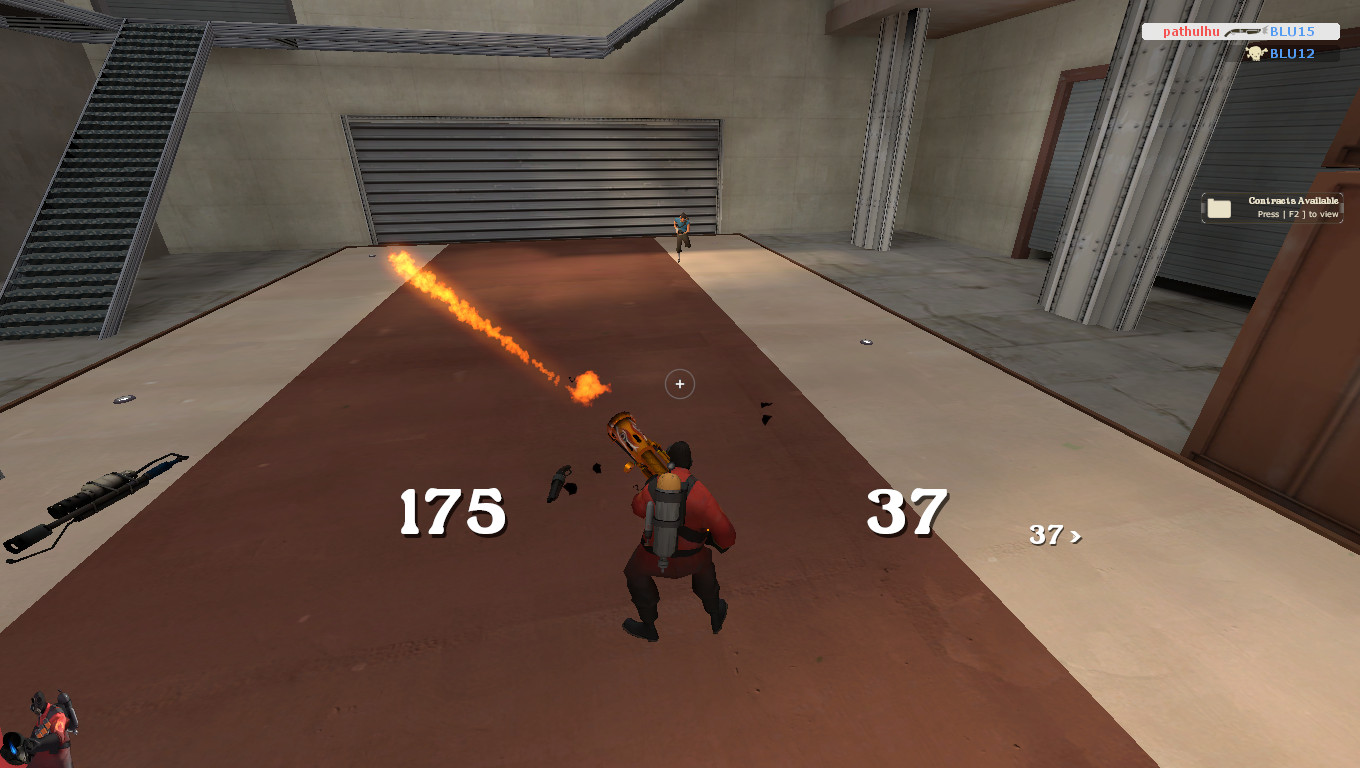
Task: Expand the Contracts Available notification panel
Action: point(1270,206)
